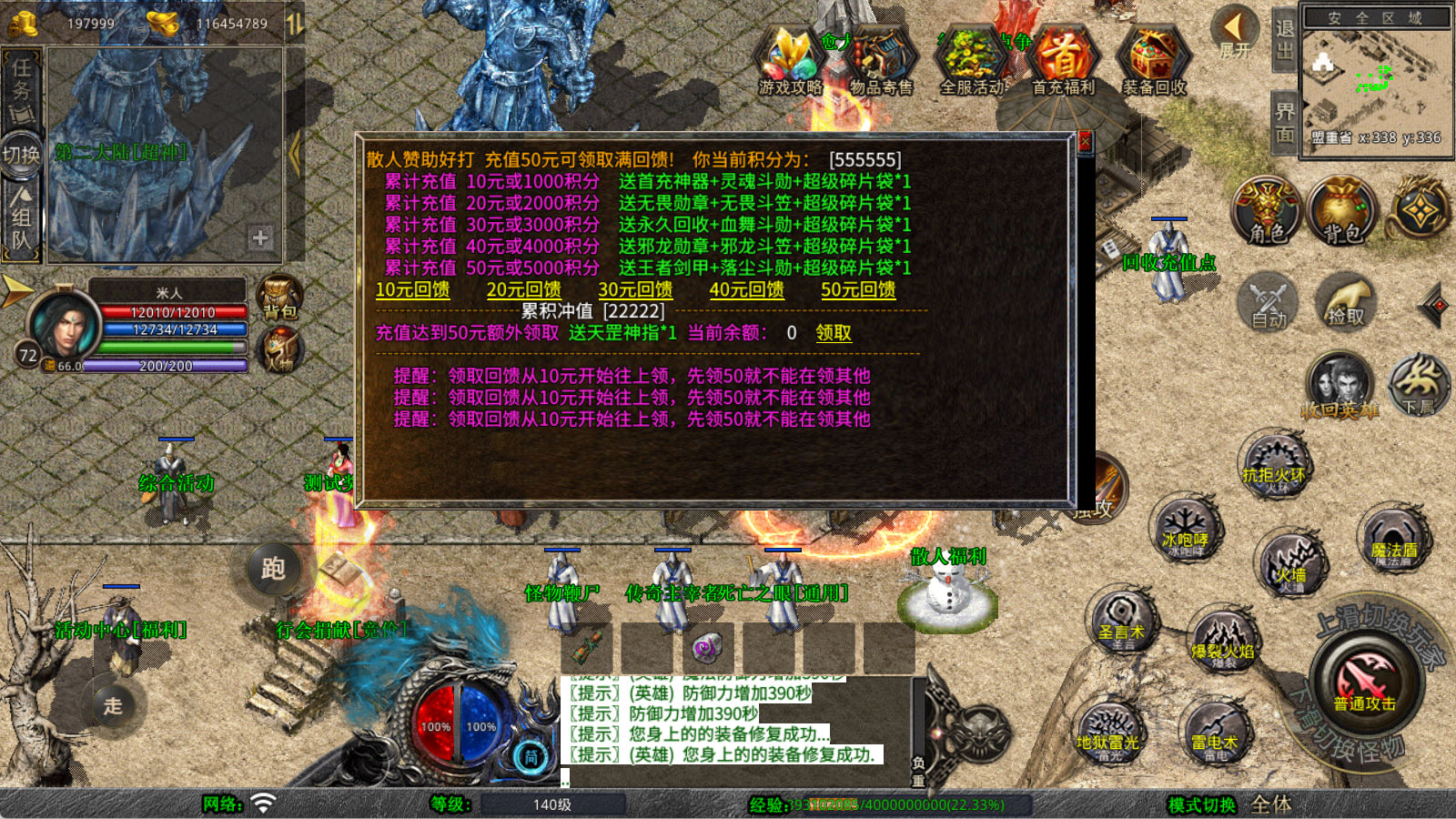Claim the 40元回馈 reward
Image resolution: width=1456 pixels, height=819 pixels.
coord(746,289)
